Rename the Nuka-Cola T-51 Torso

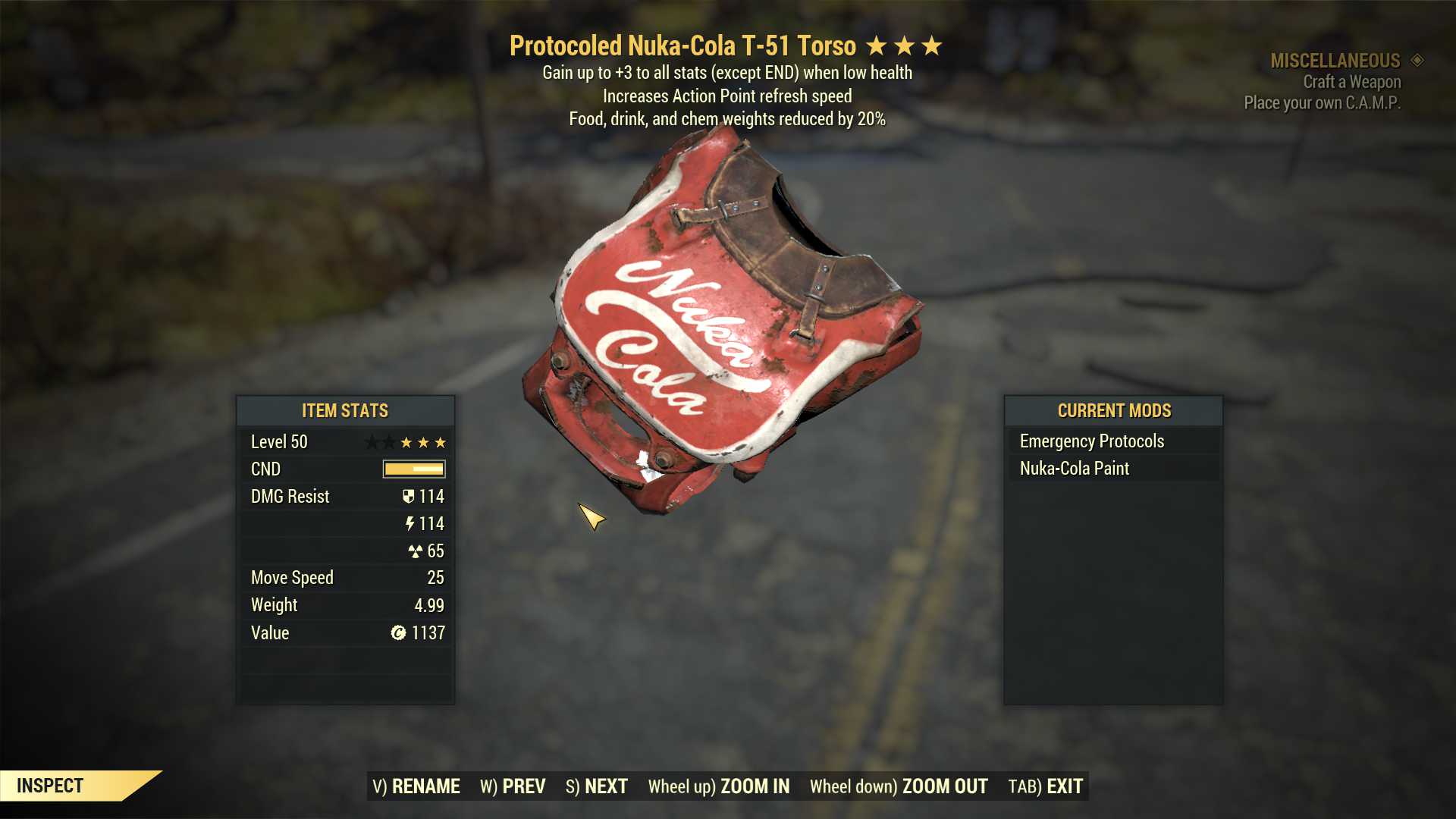point(416,786)
